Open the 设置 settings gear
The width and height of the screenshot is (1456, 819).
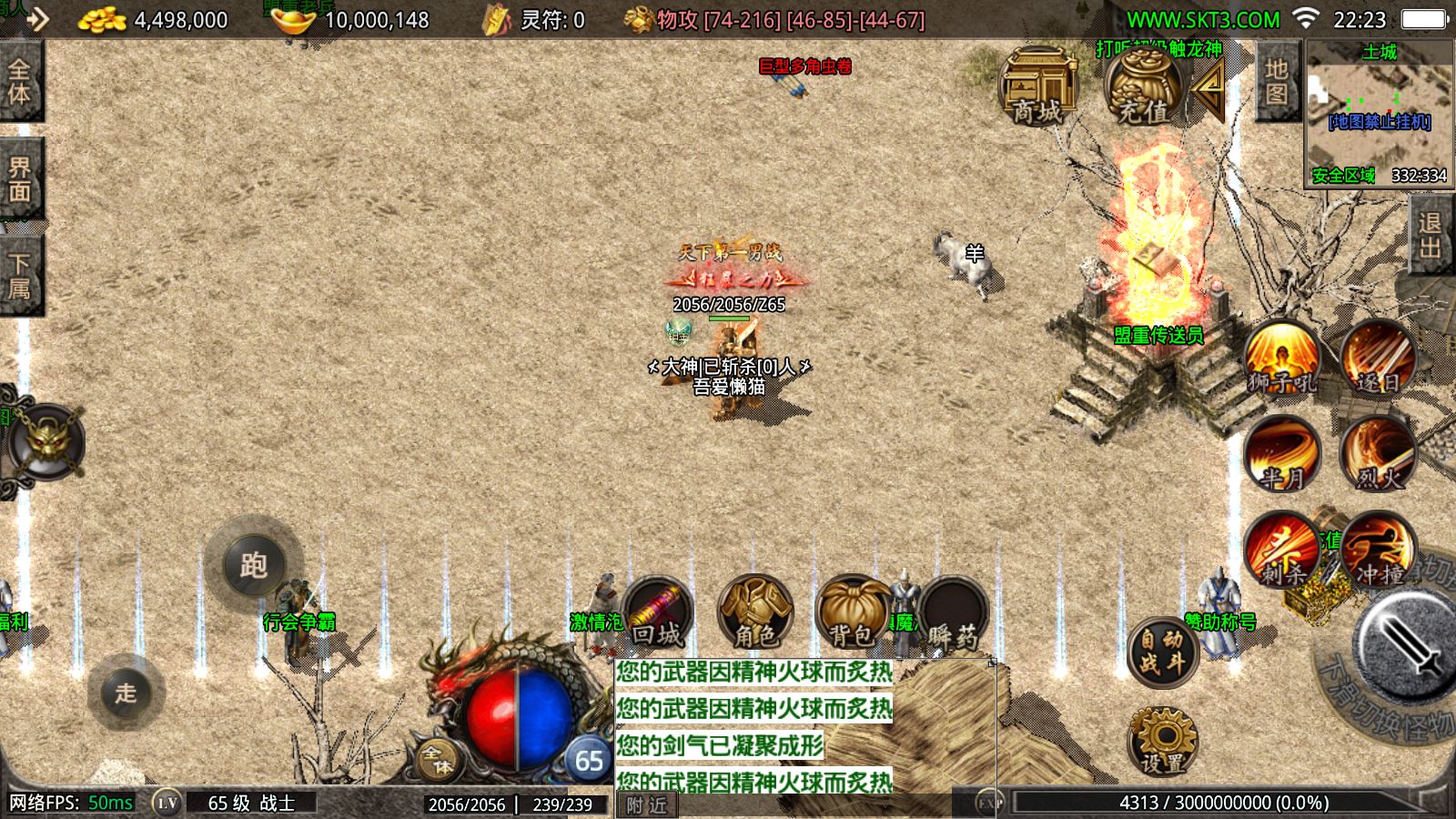(1162, 741)
